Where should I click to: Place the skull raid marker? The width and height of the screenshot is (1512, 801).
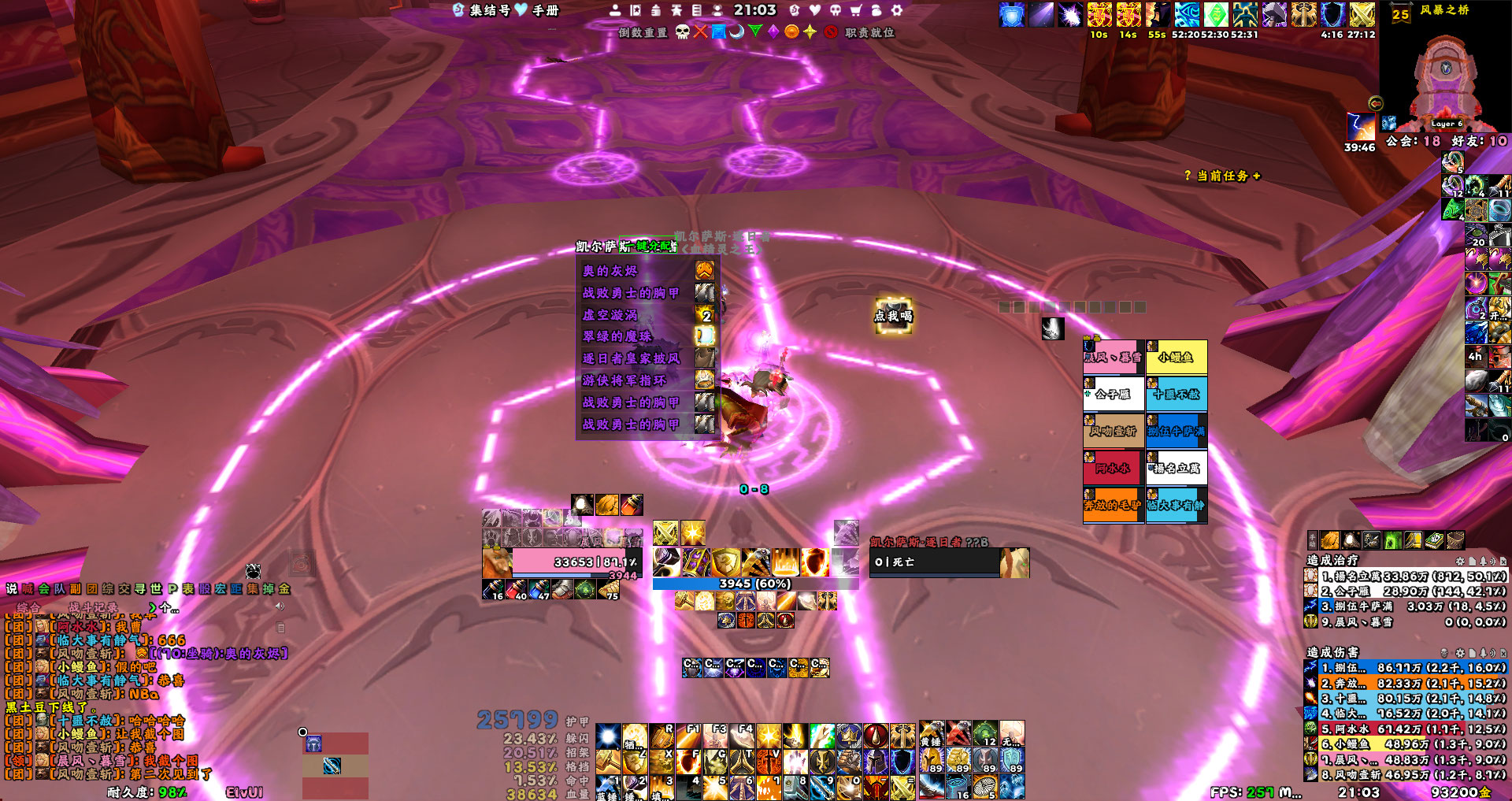683,32
